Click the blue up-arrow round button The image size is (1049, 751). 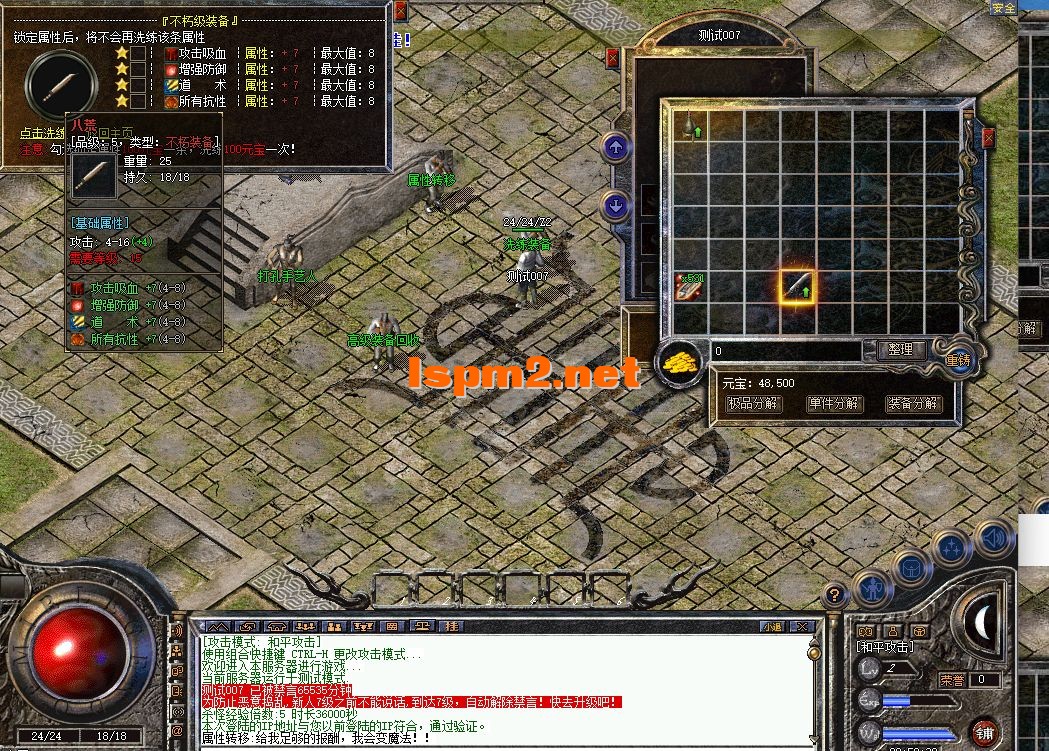[616, 148]
